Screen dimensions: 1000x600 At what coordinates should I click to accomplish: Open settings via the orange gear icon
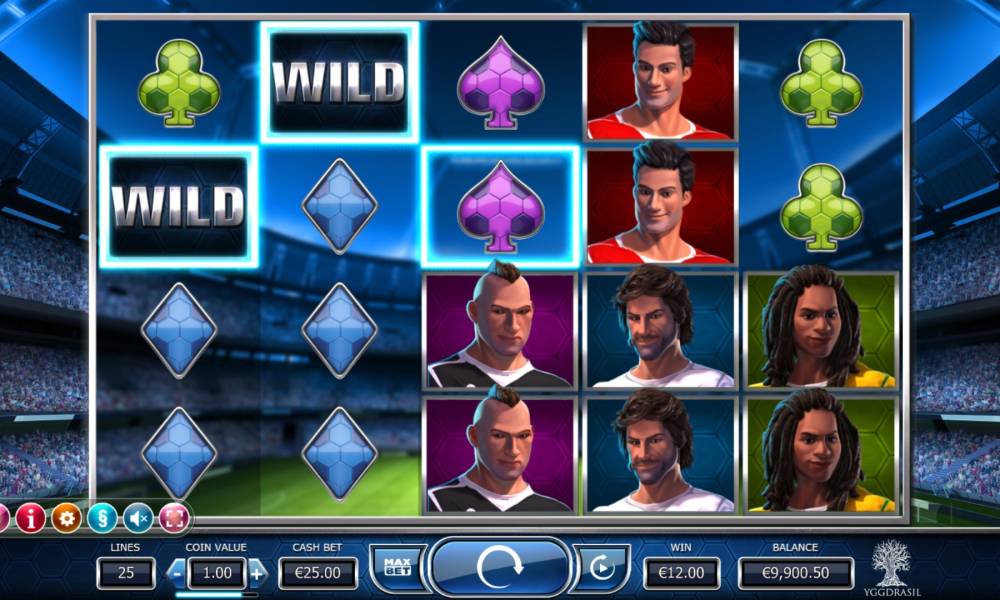(66, 517)
